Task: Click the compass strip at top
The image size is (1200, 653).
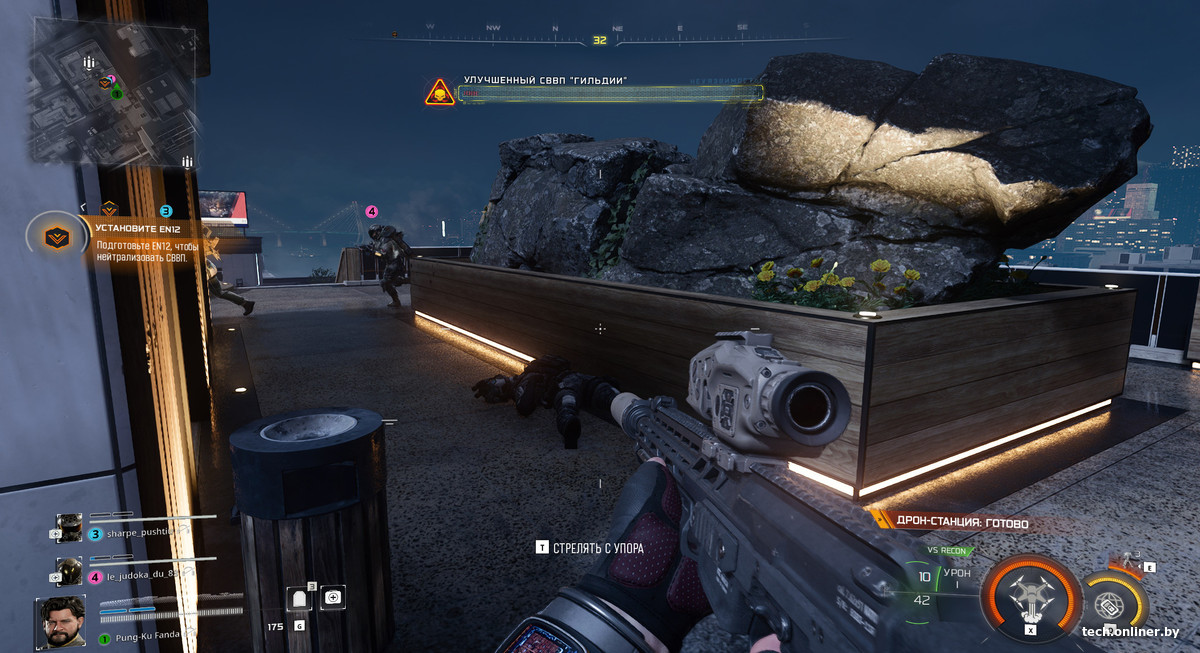Action: click(x=599, y=38)
